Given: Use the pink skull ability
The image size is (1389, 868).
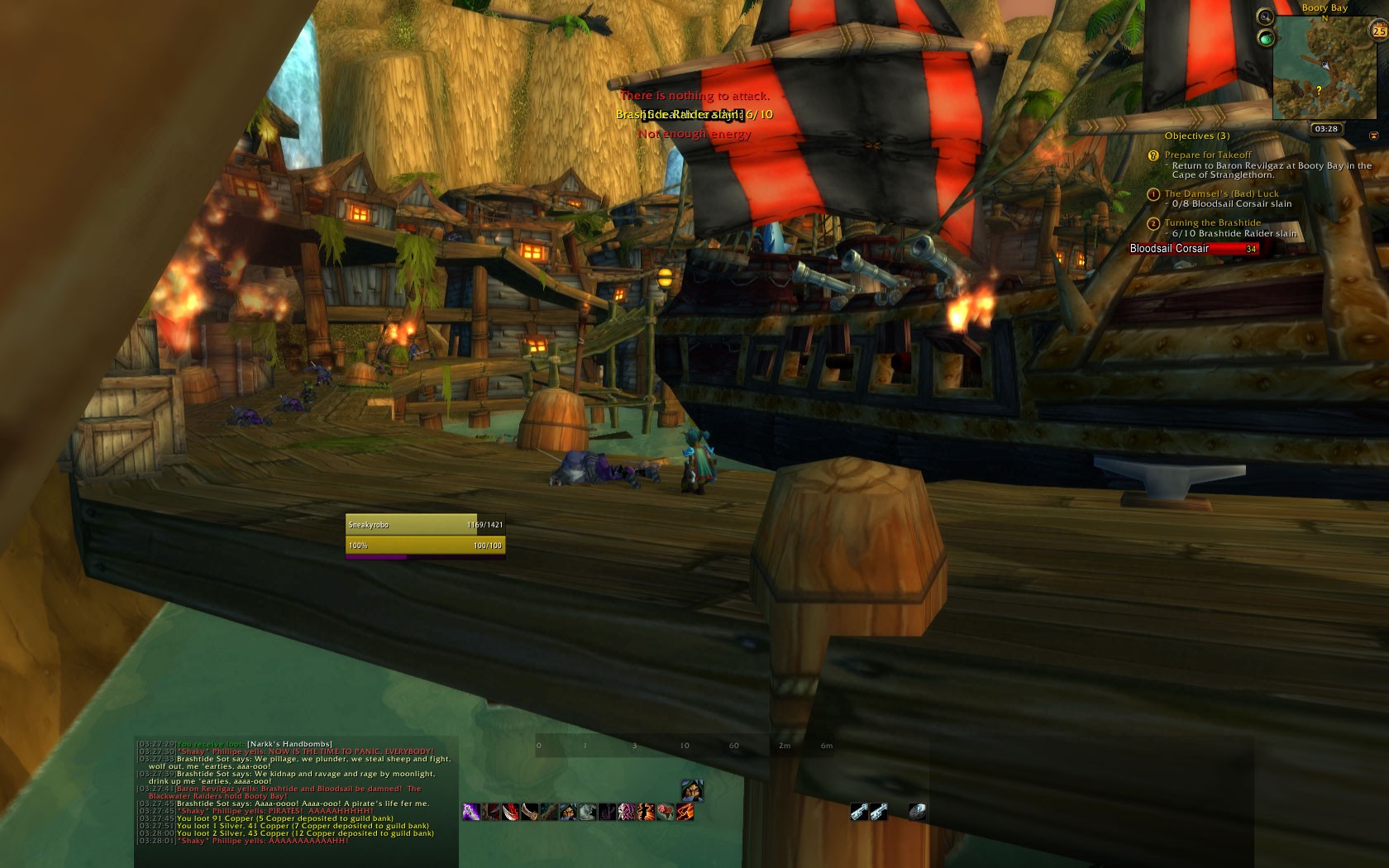Looking at the screenshot, I should (627, 812).
